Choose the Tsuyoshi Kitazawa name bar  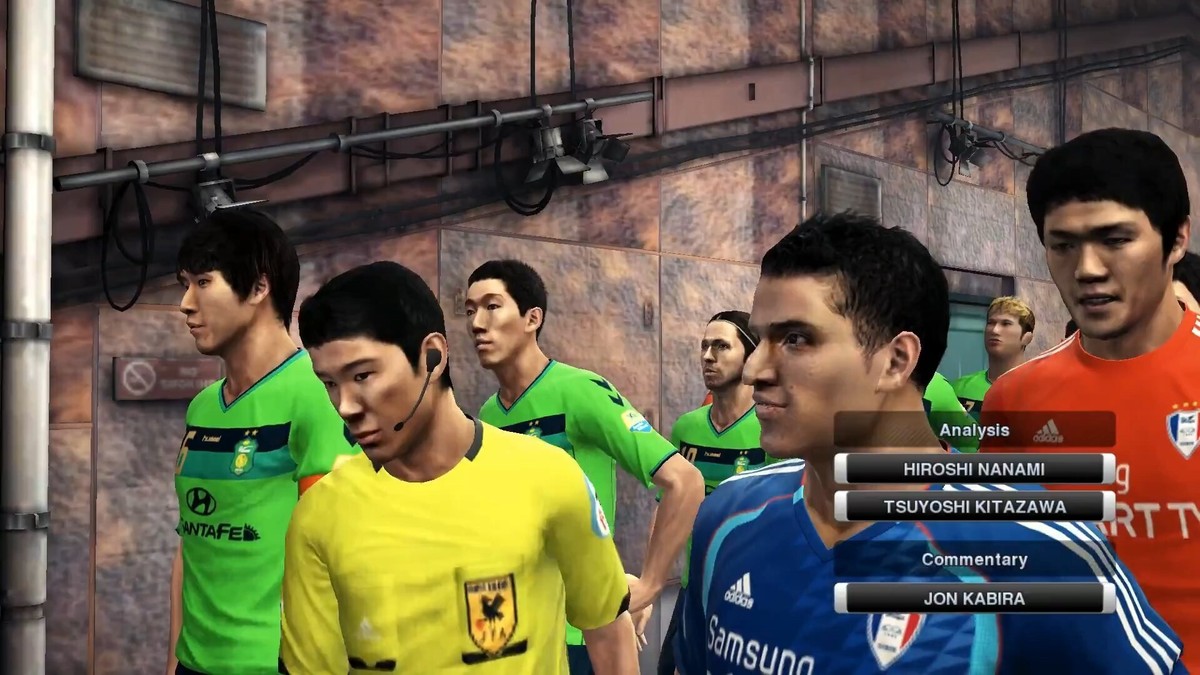point(974,506)
